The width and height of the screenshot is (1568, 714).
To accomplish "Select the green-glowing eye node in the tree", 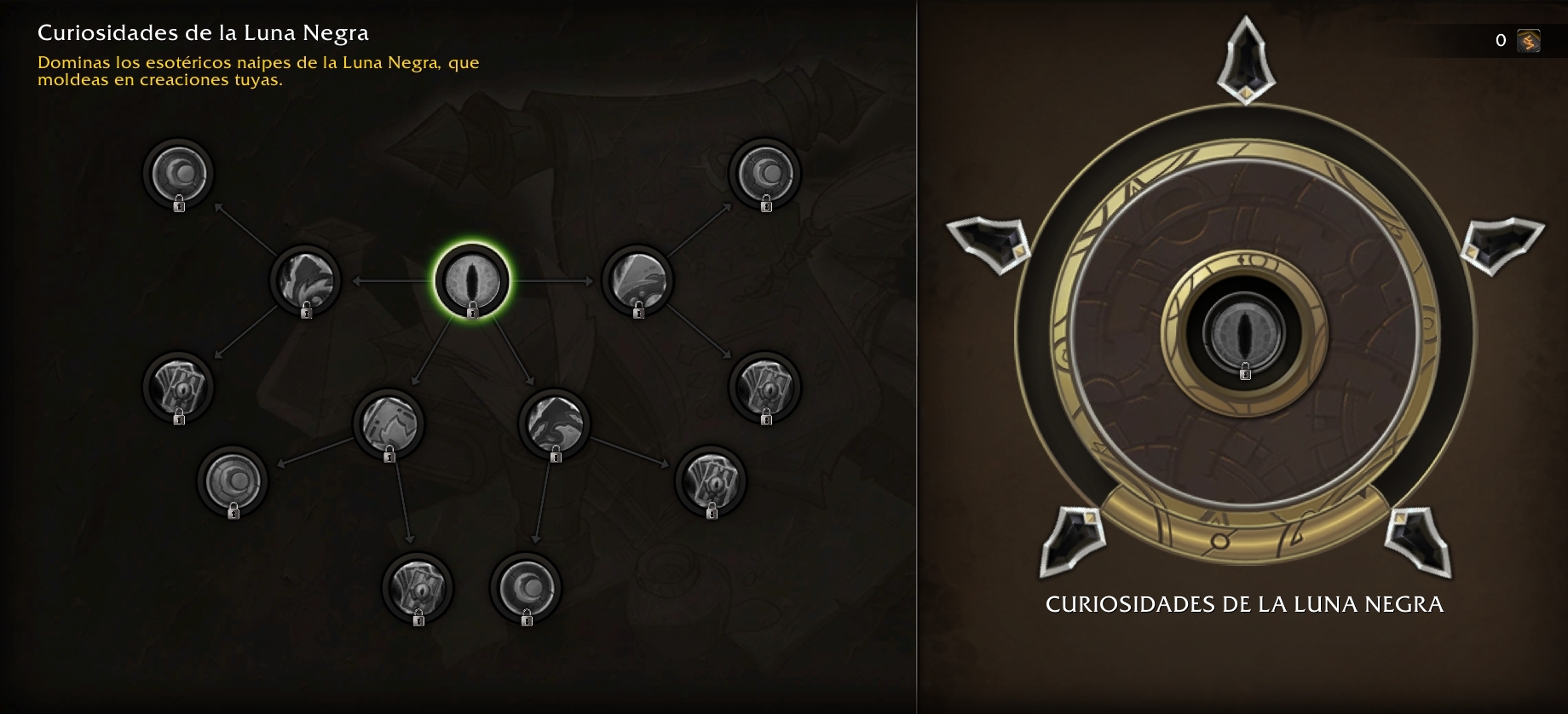I will coord(472,280).
